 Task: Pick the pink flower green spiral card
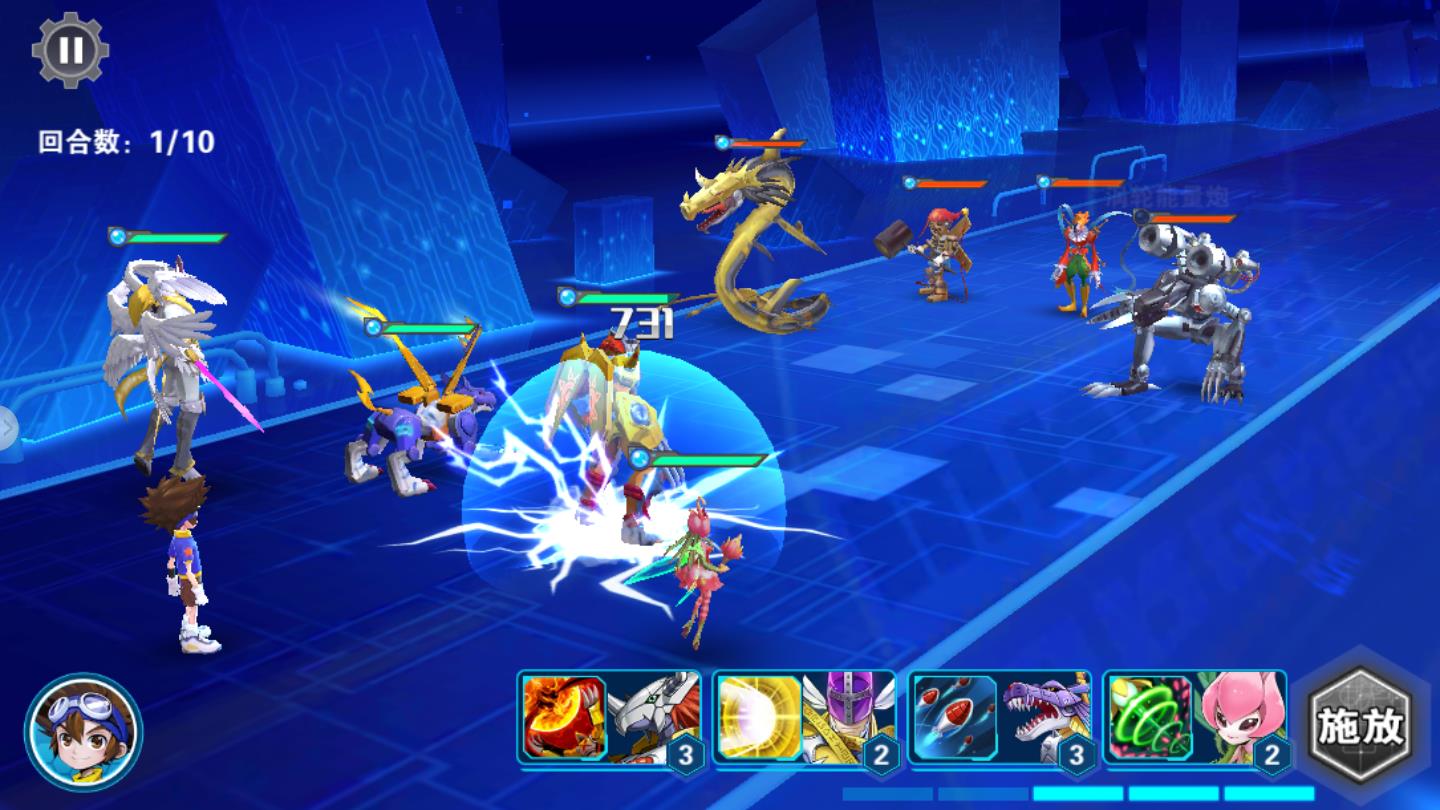coord(1196,720)
